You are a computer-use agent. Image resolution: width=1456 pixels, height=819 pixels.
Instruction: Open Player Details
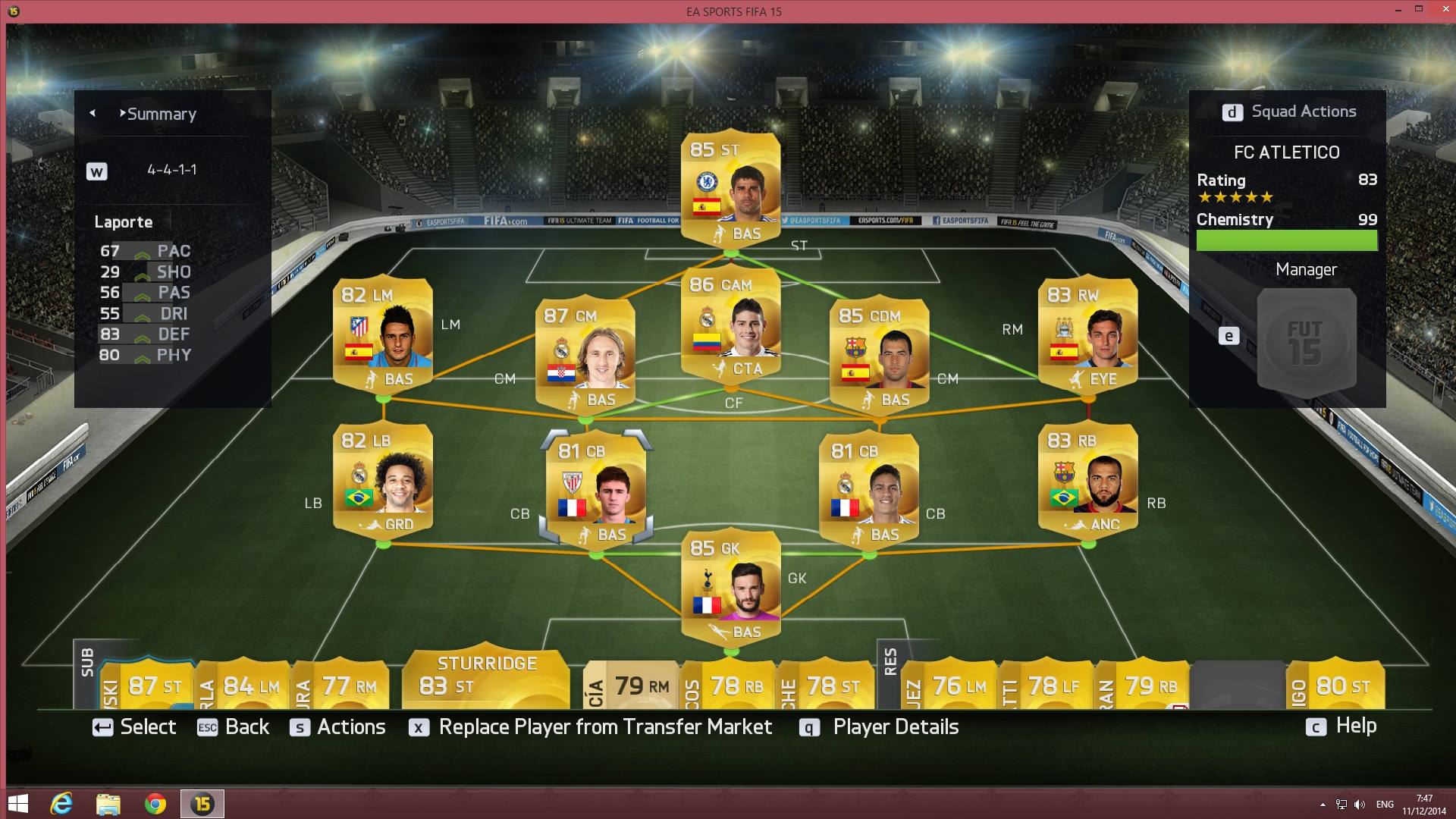click(x=880, y=726)
